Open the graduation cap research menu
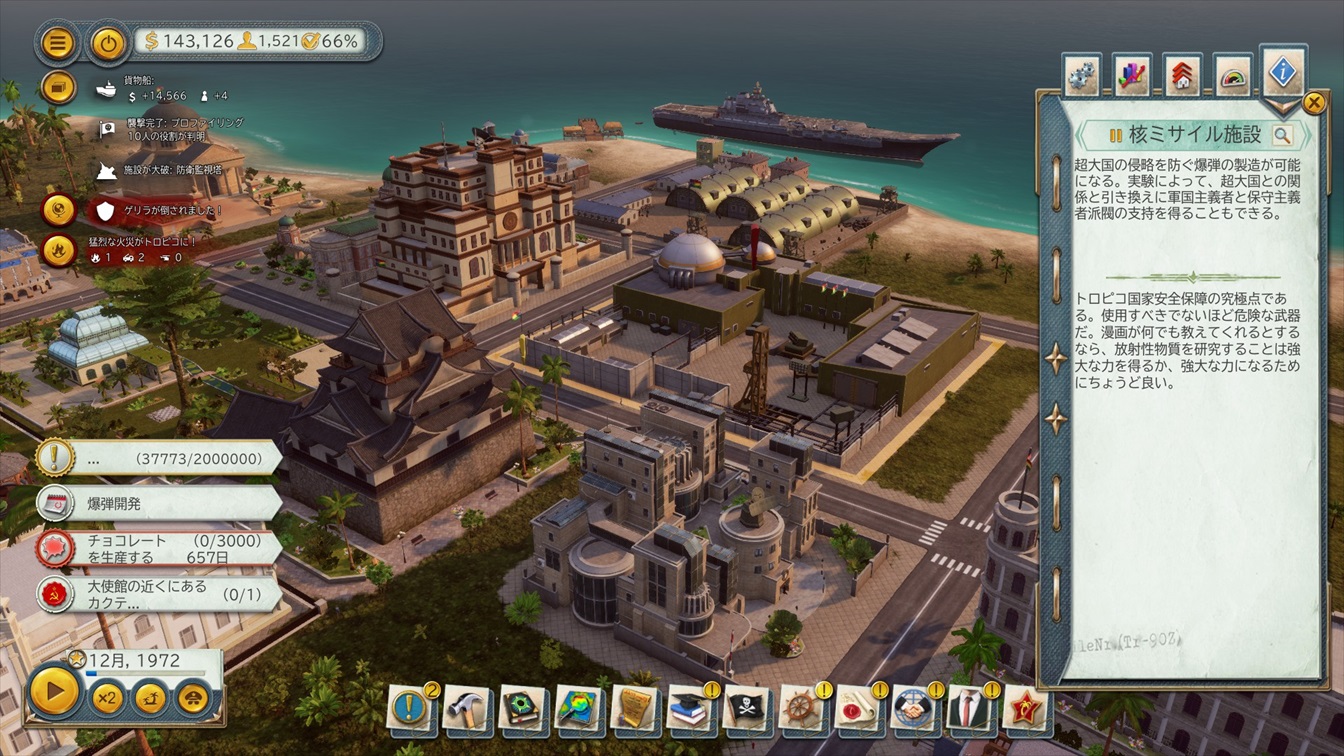The width and height of the screenshot is (1344, 756). tap(688, 709)
